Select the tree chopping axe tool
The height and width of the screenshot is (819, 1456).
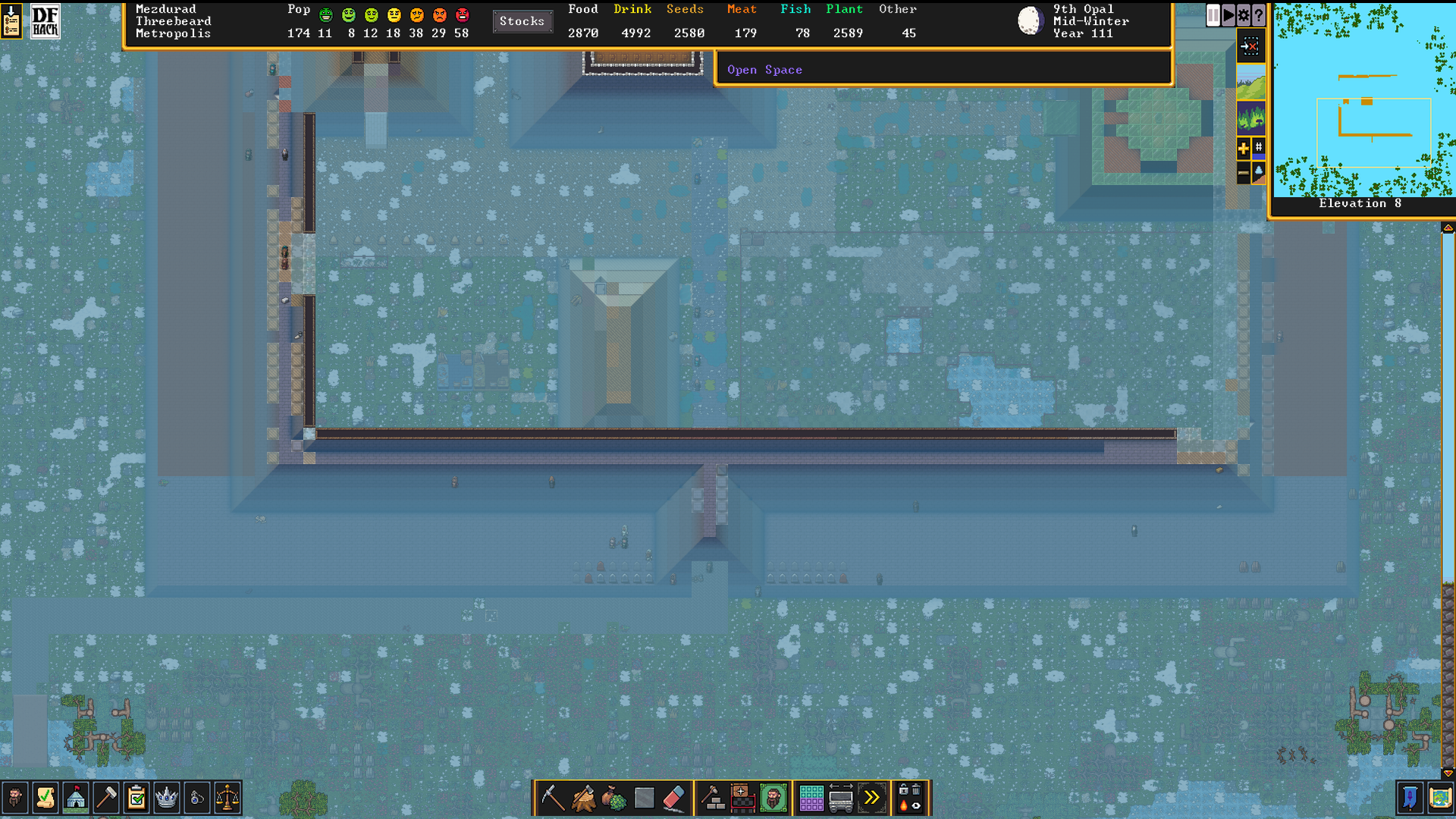click(x=583, y=798)
